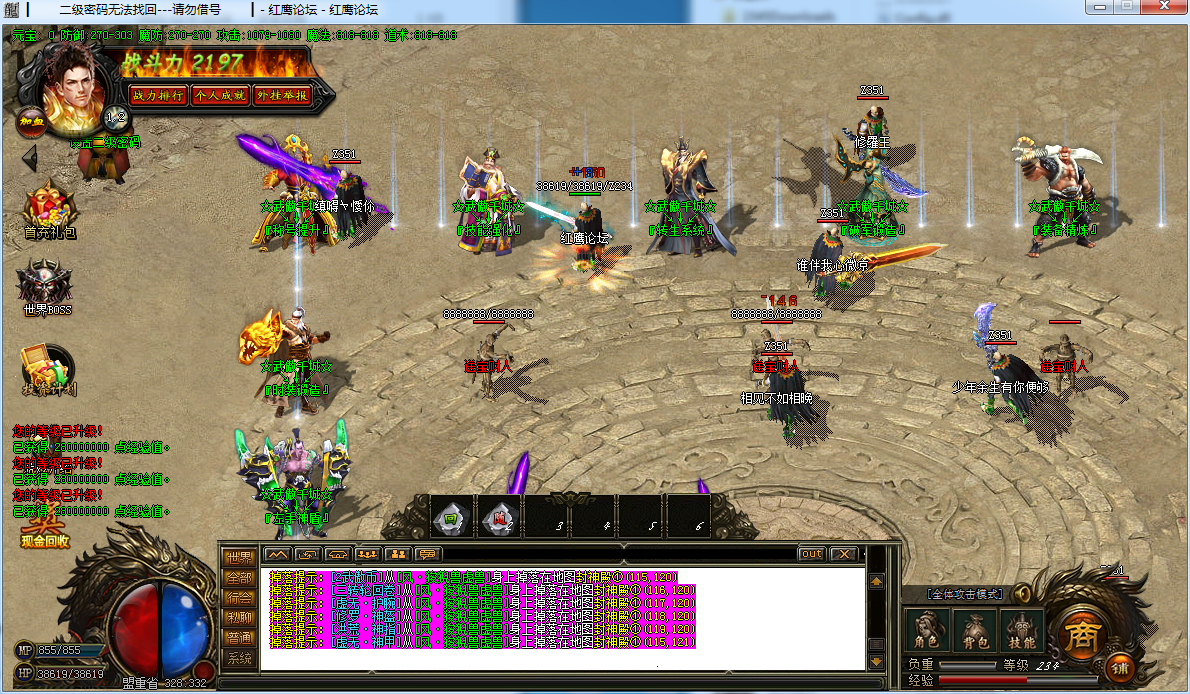
Task: Use the 回 return stone in hotbar
Action: pos(451,516)
